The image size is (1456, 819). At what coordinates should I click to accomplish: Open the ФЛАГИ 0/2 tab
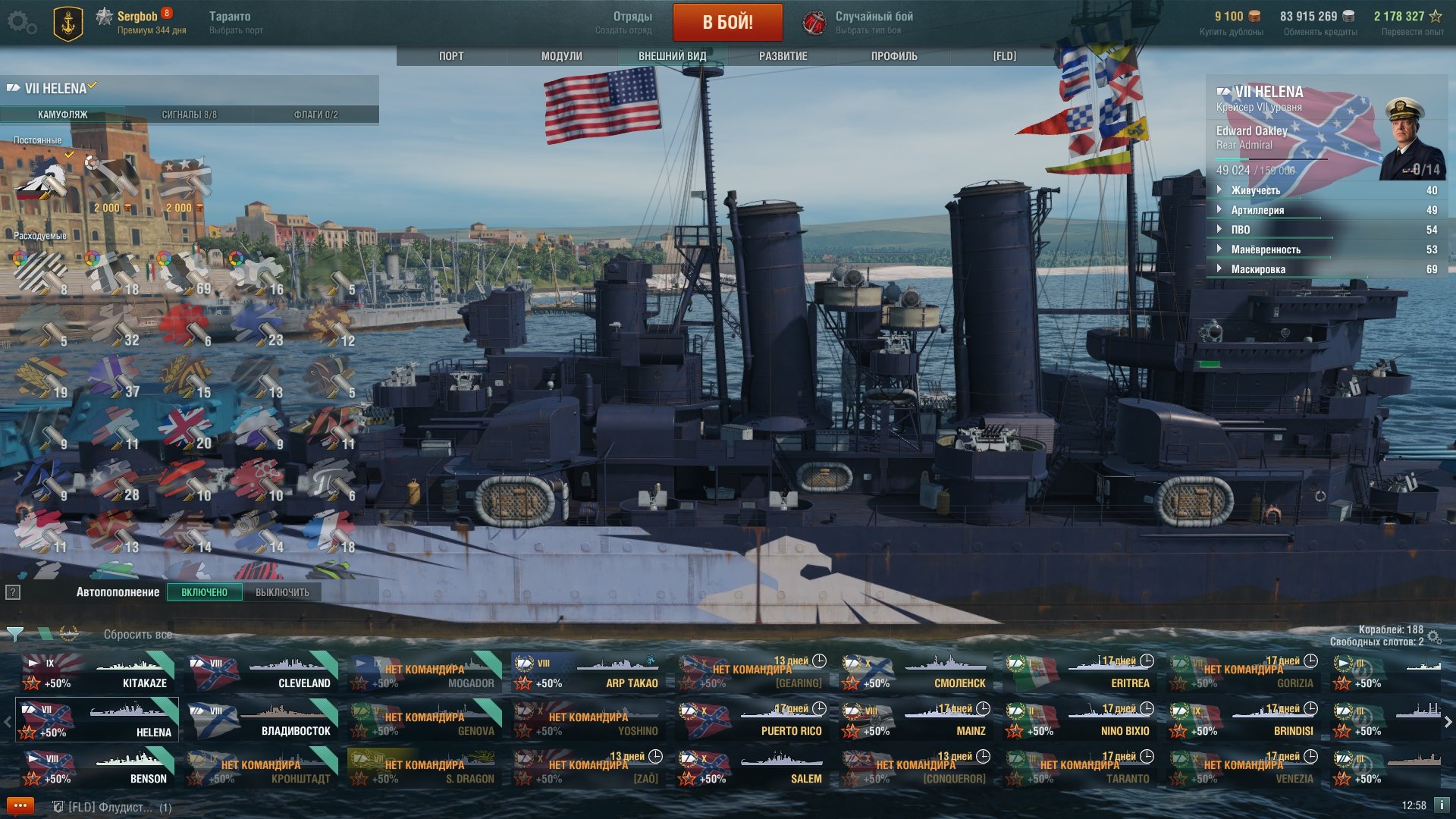(x=315, y=115)
